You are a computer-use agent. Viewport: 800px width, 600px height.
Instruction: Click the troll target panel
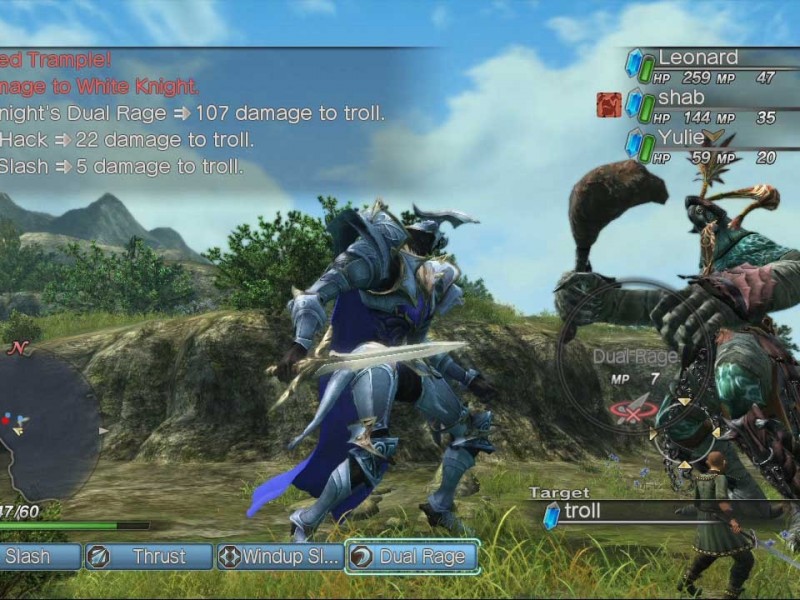pyautogui.click(x=640, y=513)
